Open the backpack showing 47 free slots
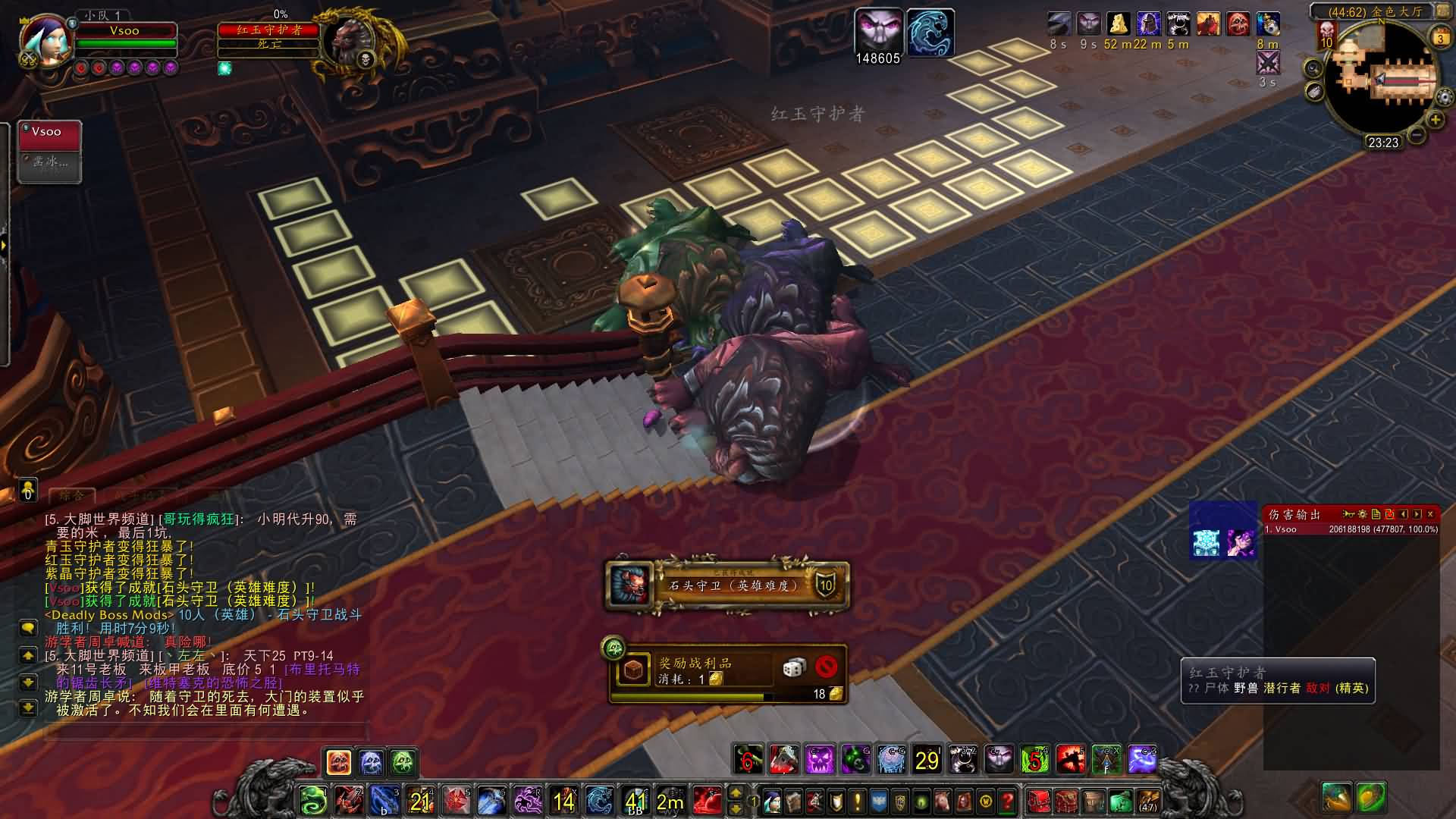1456x819 pixels. pos(1148,801)
